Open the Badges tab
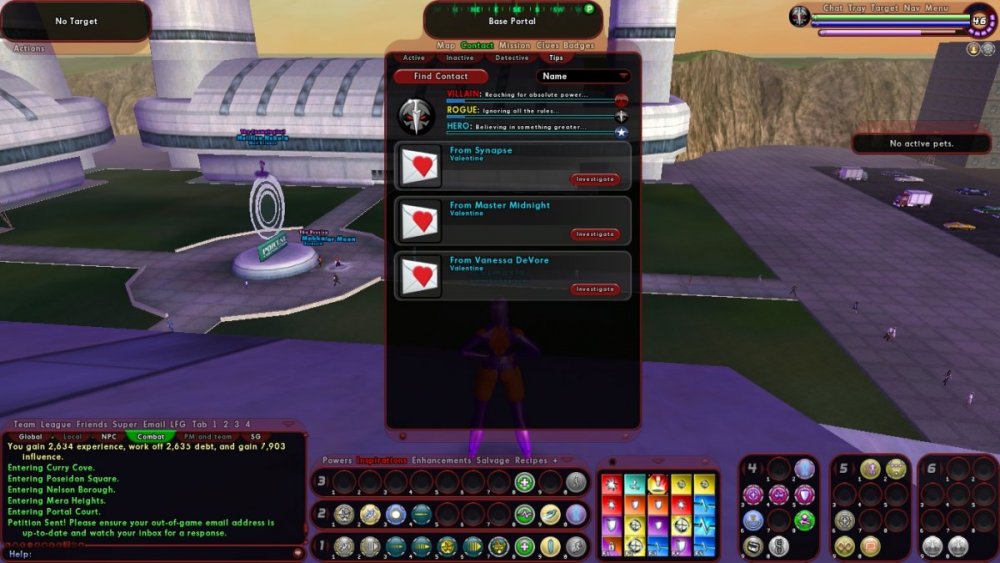 click(x=579, y=45)
